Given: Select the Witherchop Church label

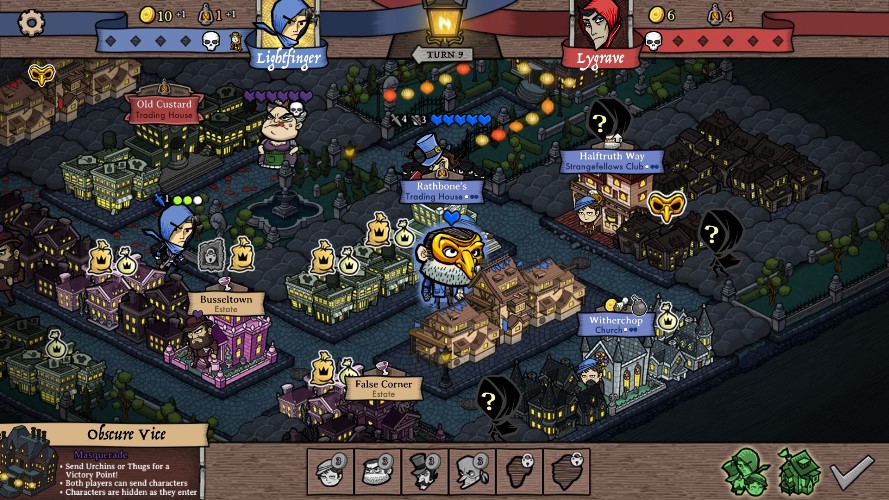Looking at the screenshot, I should click(x=617, y=325).
